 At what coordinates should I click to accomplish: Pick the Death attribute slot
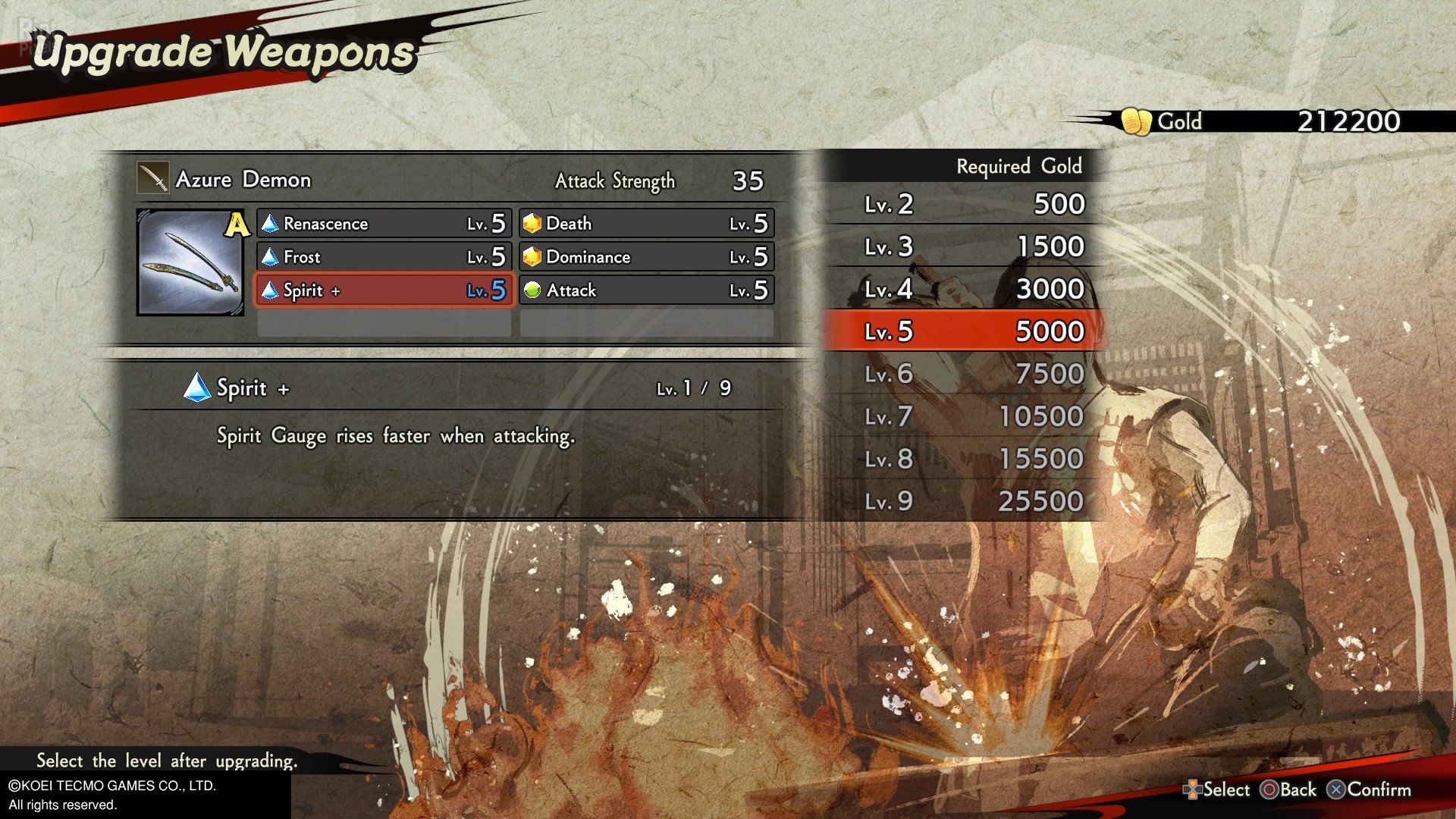tap(647, 224)
